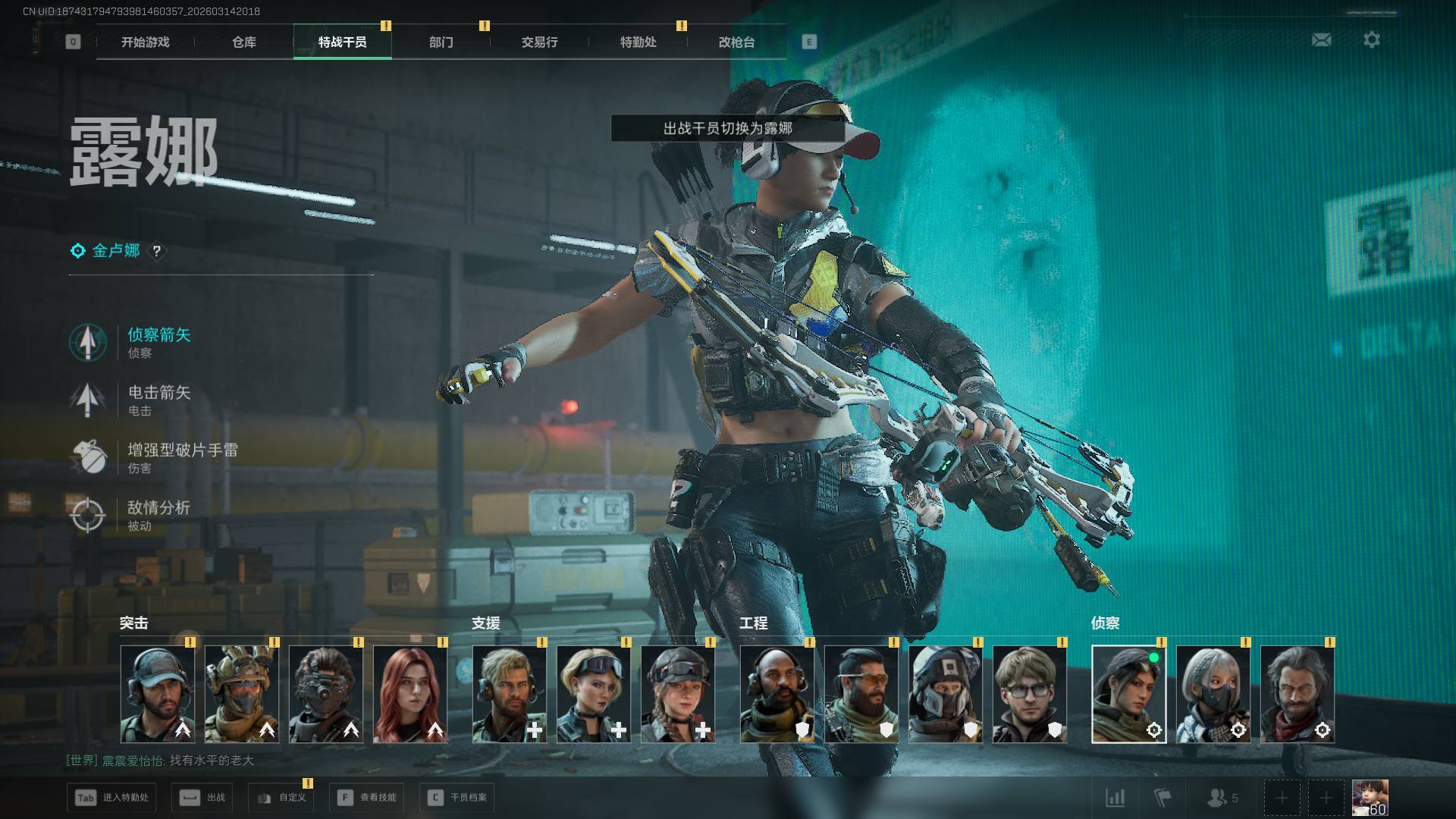Switch to the 仓库 tab
This screenshot has height=819, width=1456.
tap(244, 42)
